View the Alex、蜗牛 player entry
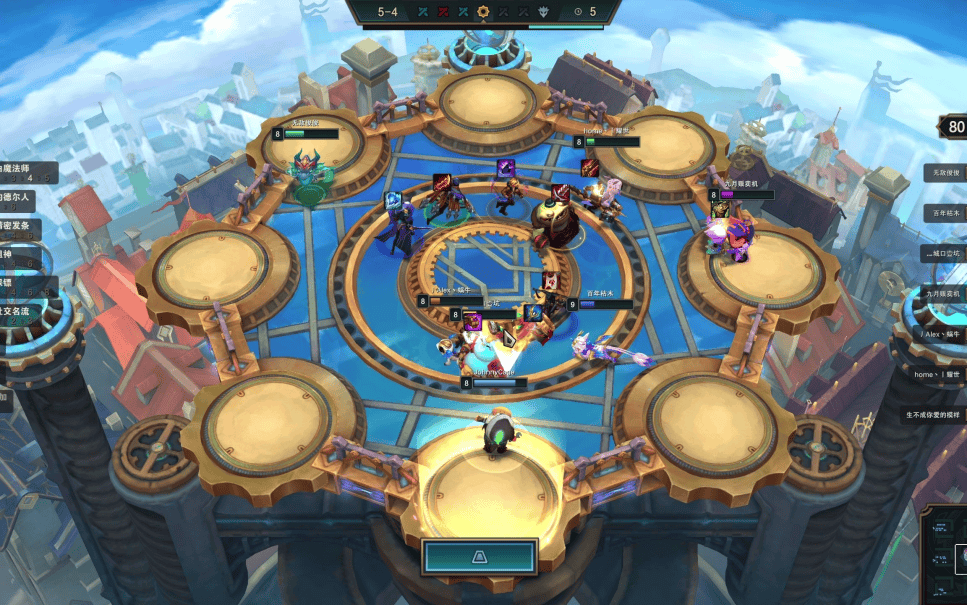Viewport: 968px width, 605px height. pos(941,334)
